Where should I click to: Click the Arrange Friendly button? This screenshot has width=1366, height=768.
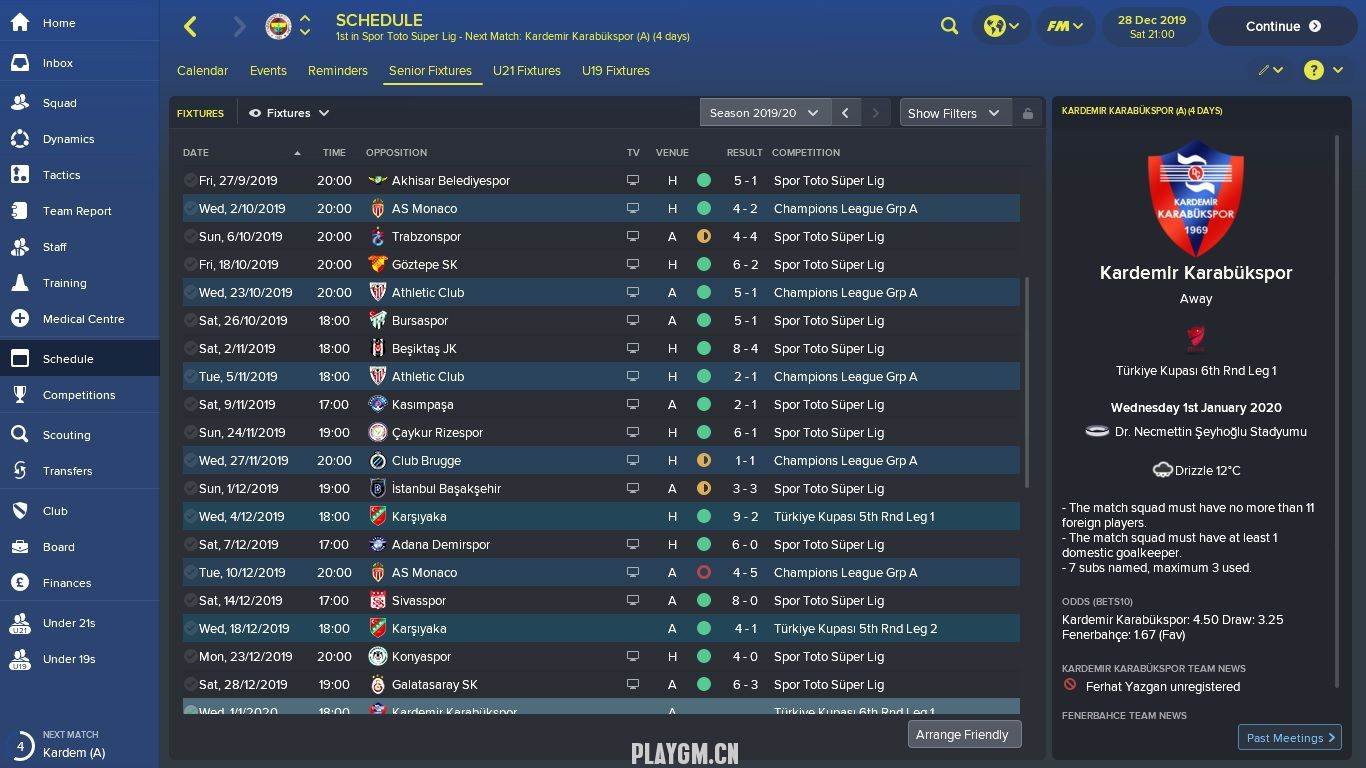point(962,734)
